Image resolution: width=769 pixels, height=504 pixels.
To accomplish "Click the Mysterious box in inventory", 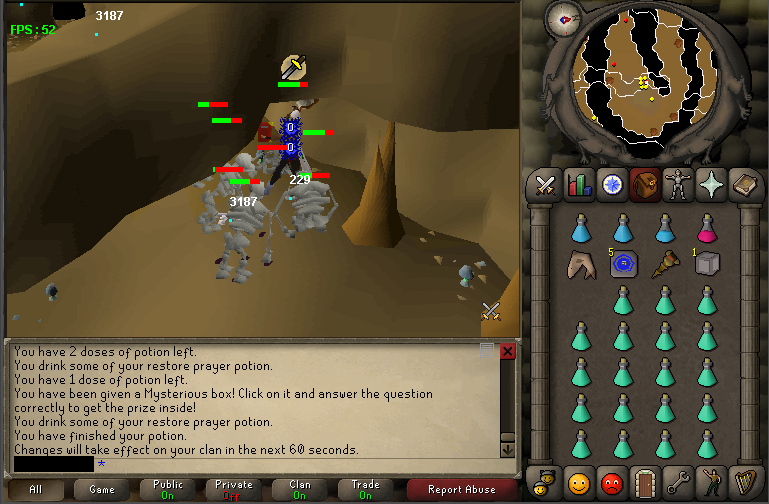I will pyautogui.click(x=707, y=264).
